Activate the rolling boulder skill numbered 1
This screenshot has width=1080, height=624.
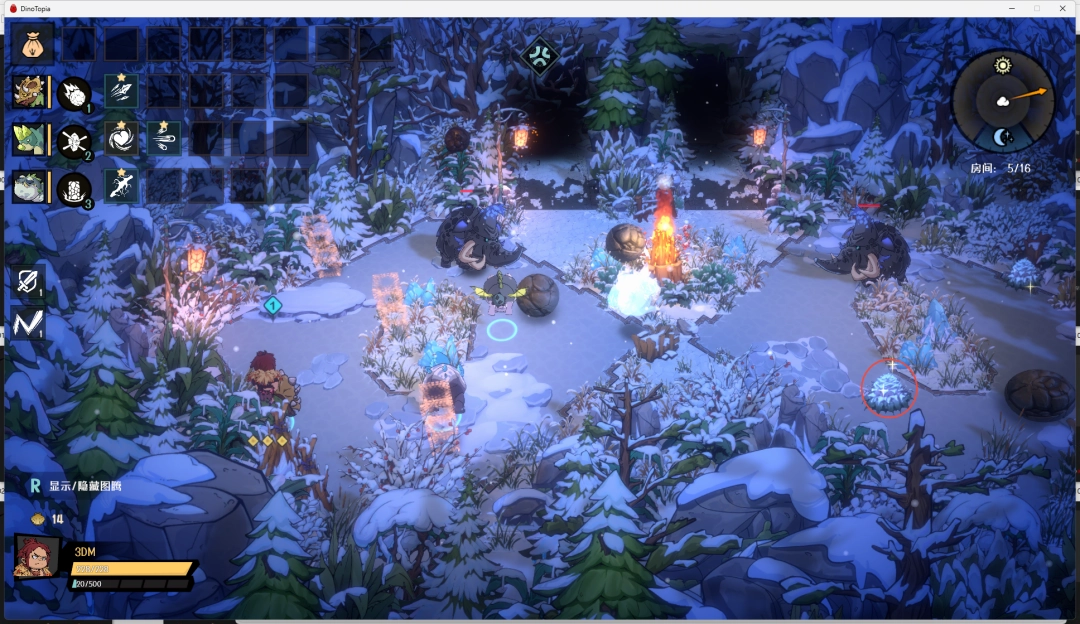74,93
